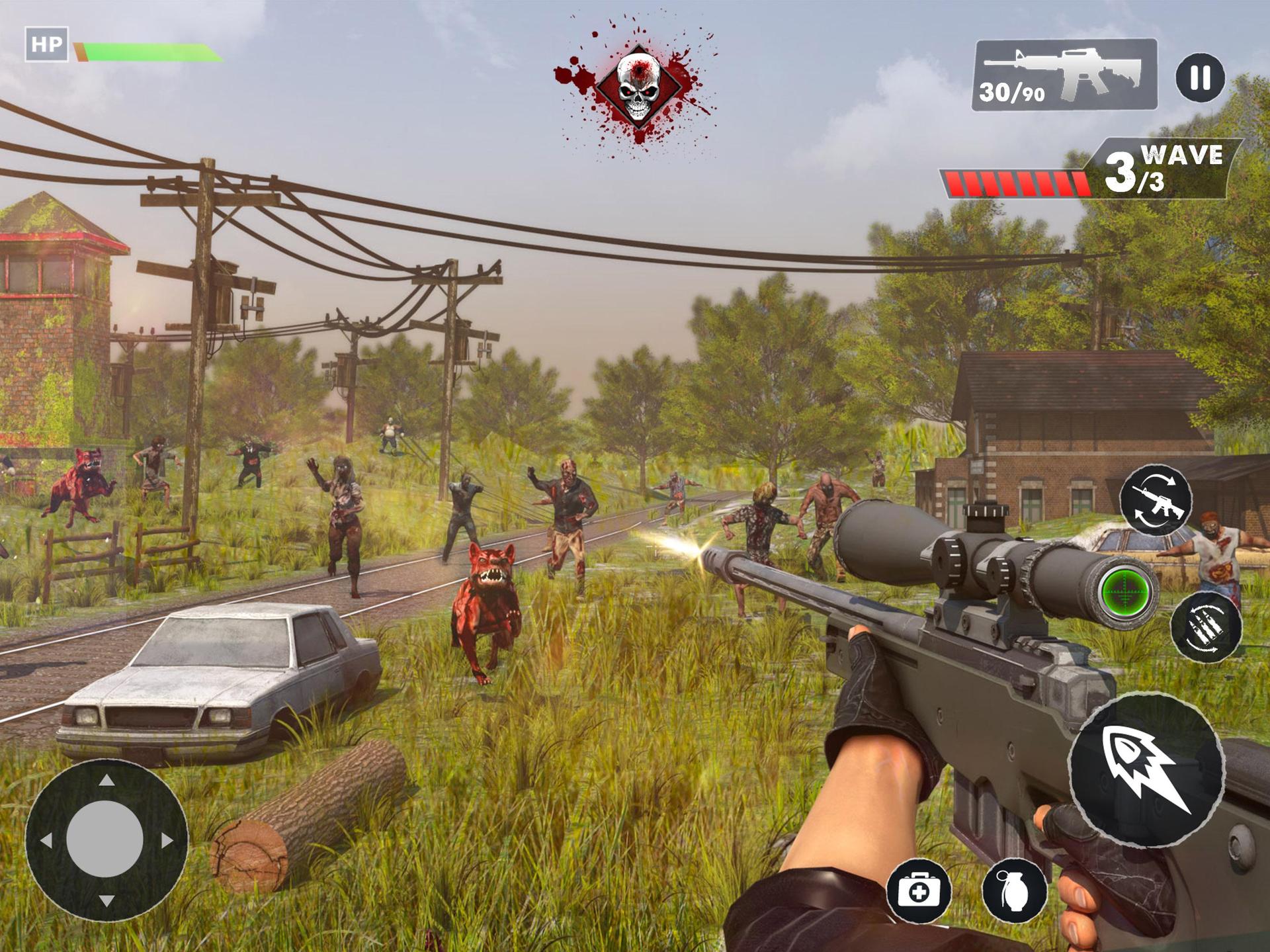The height and width of the screenshot is (952, 1270).
Task: Switch weapon with the rifle swap icon
Action: [x=1156, y=500]
